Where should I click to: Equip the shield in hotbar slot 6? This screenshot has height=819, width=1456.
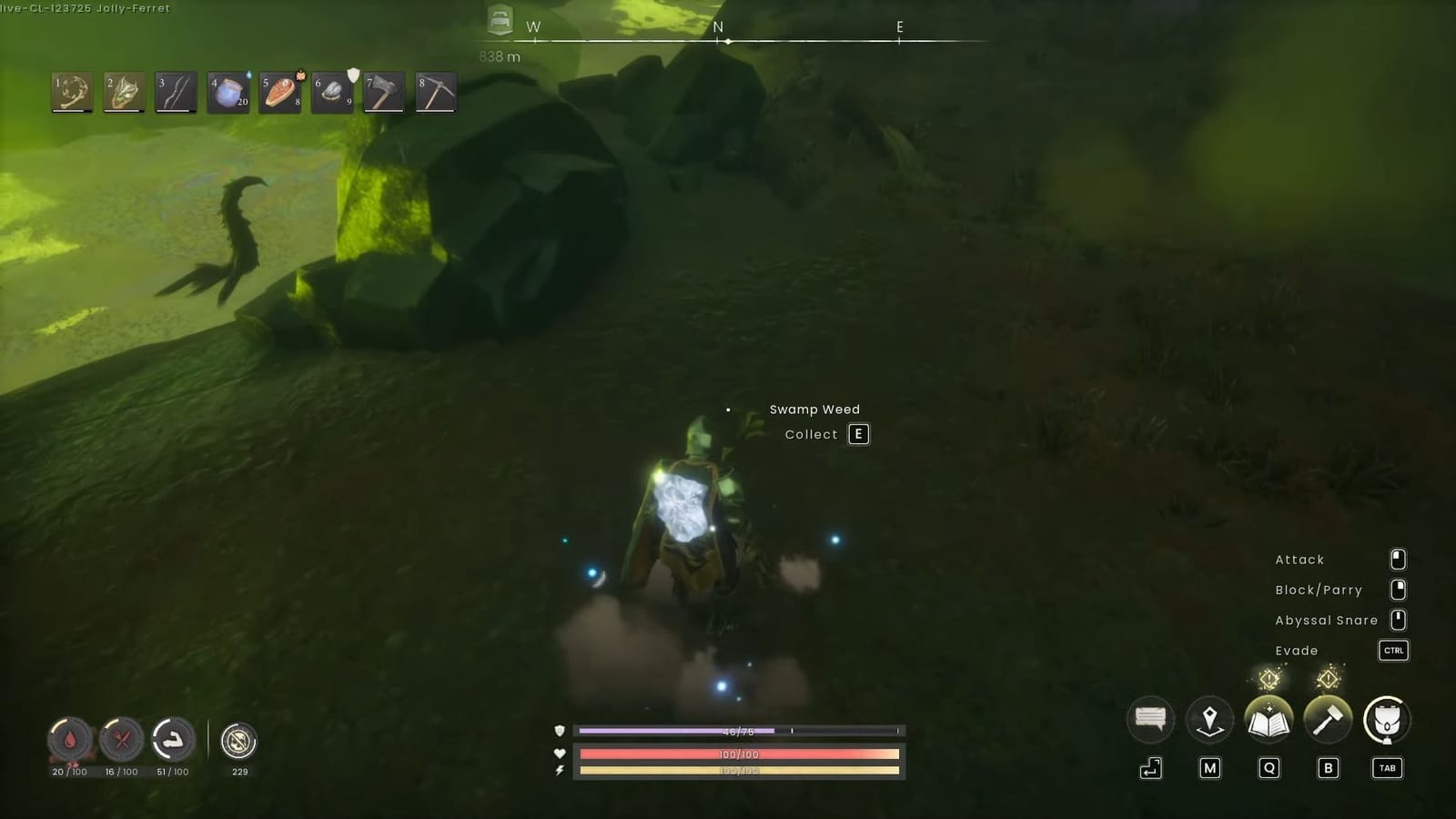pos(331,91)
